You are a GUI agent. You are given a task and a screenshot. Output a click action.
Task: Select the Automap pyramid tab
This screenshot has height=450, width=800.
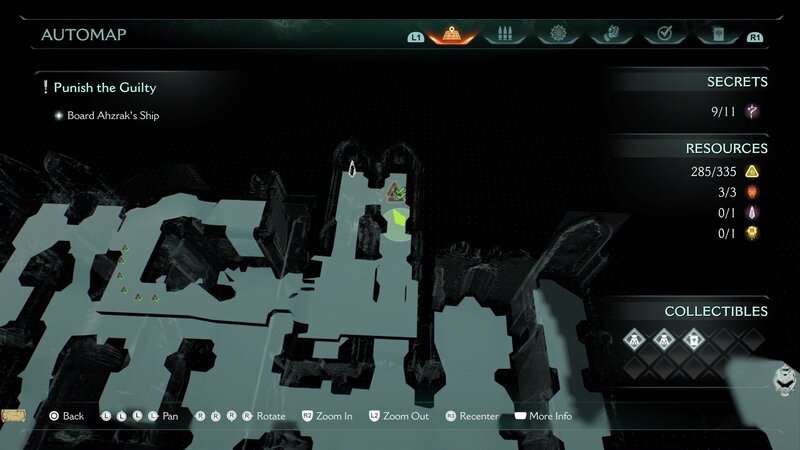coord(451,35)
